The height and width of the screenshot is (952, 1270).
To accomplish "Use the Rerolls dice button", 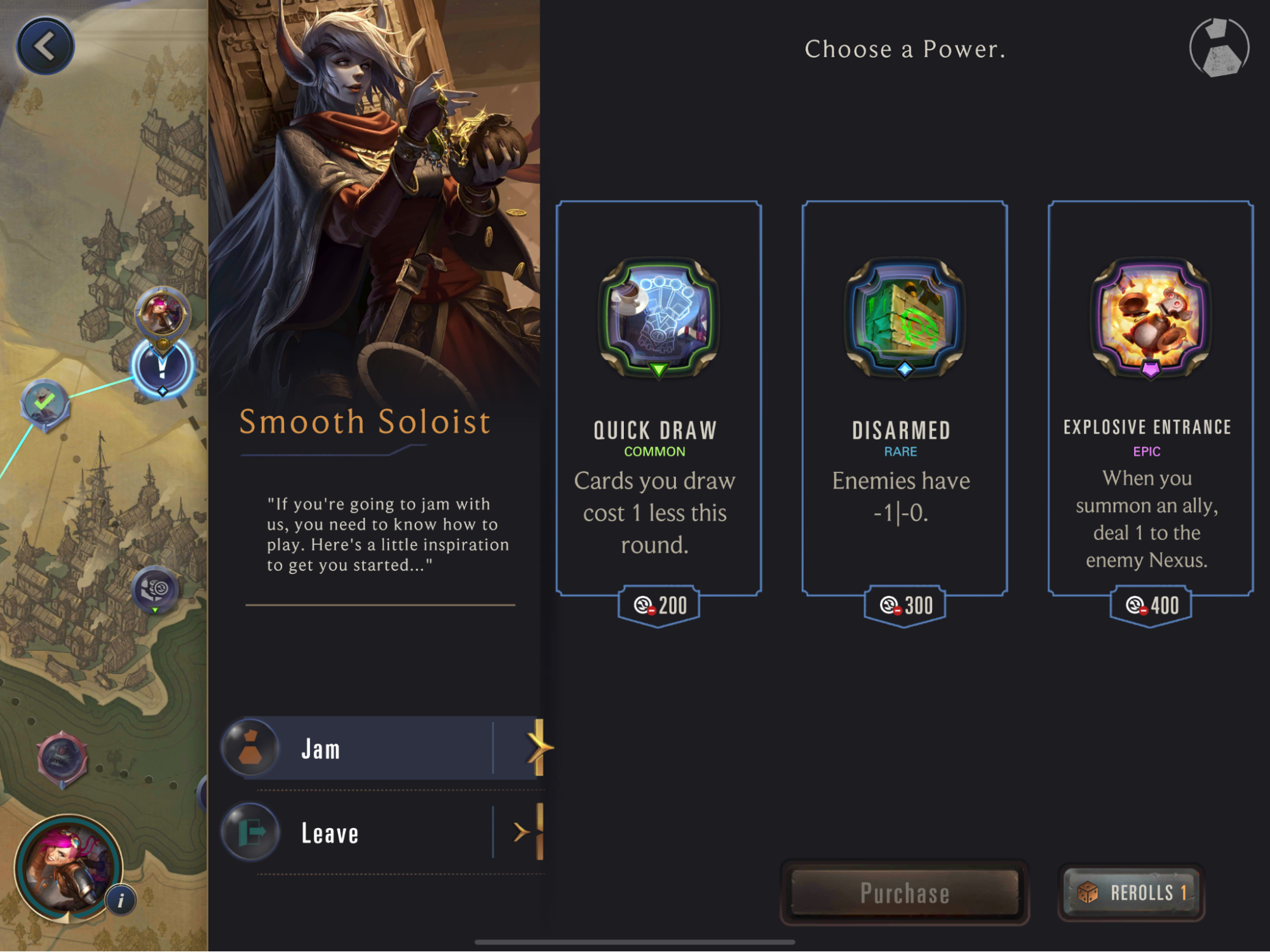I will 1132,892.
